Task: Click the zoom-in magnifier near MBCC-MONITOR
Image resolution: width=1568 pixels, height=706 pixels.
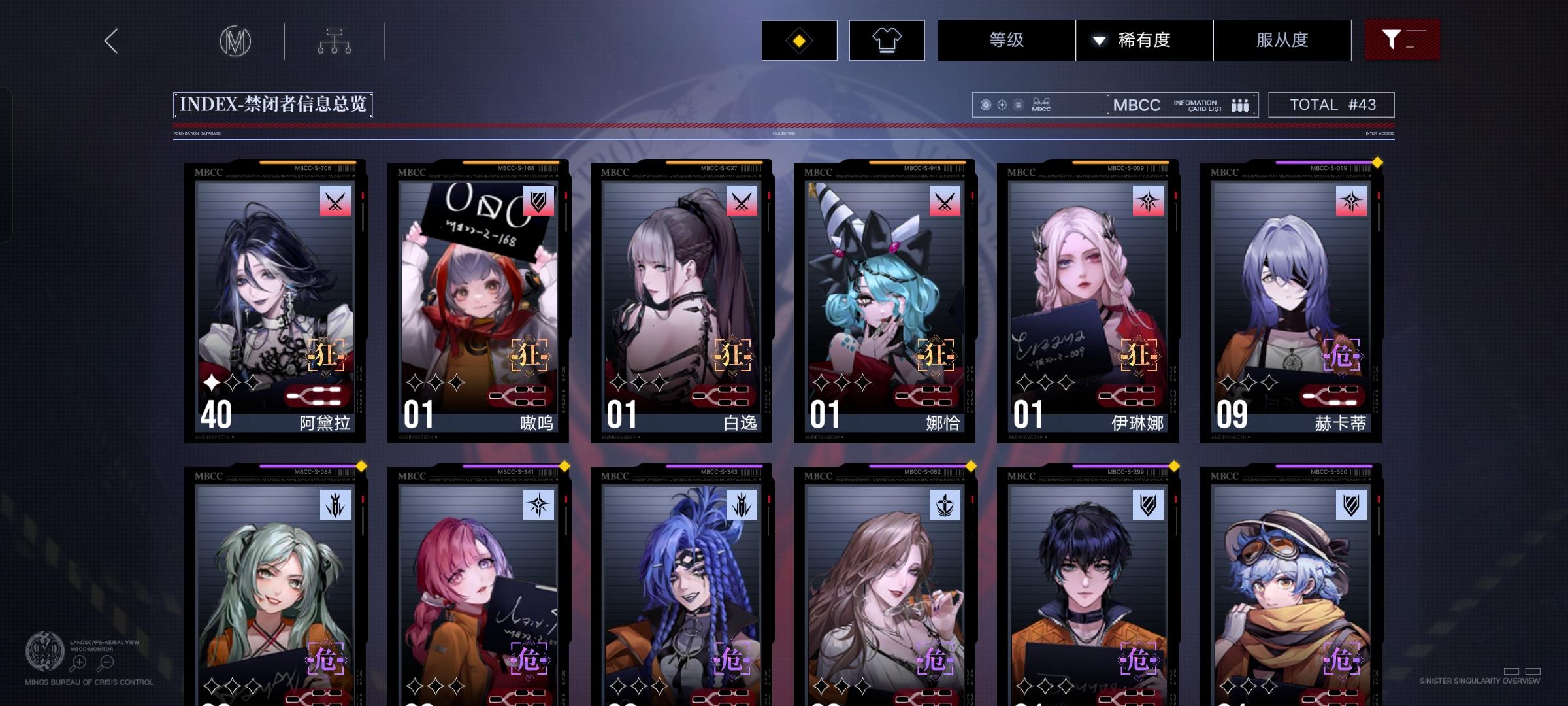Action: pyautogui.click(x=79, y=661)
